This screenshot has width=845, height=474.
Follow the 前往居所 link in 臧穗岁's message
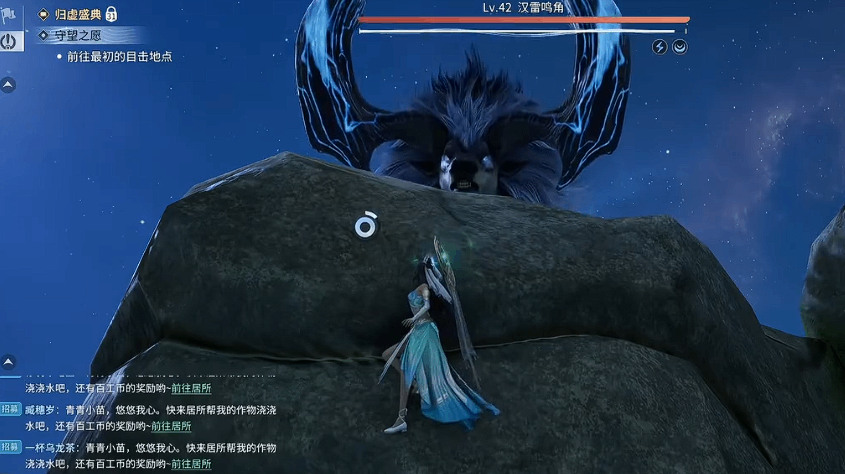point(190,426)
